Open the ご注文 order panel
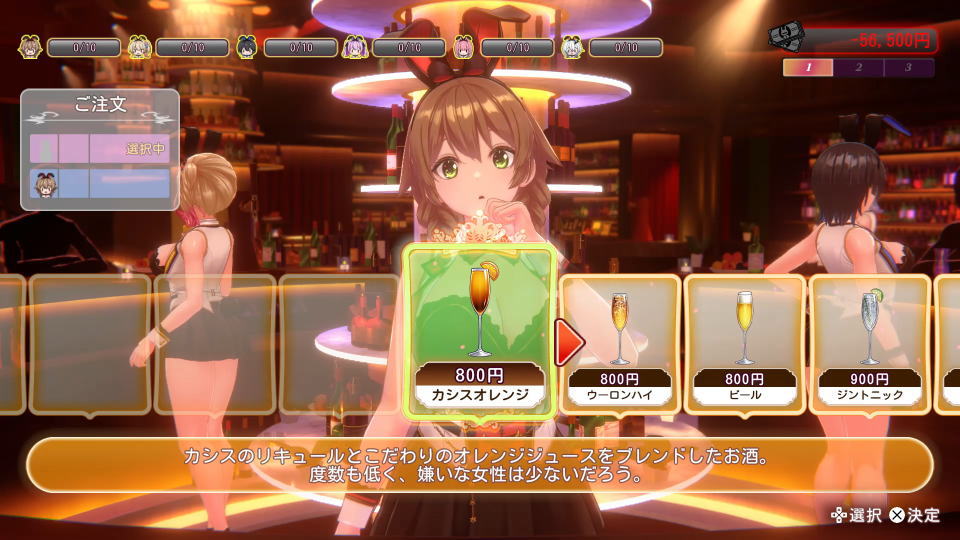This screenshot has width=960, height=540. pyautogui.click(x=100, y=105)
